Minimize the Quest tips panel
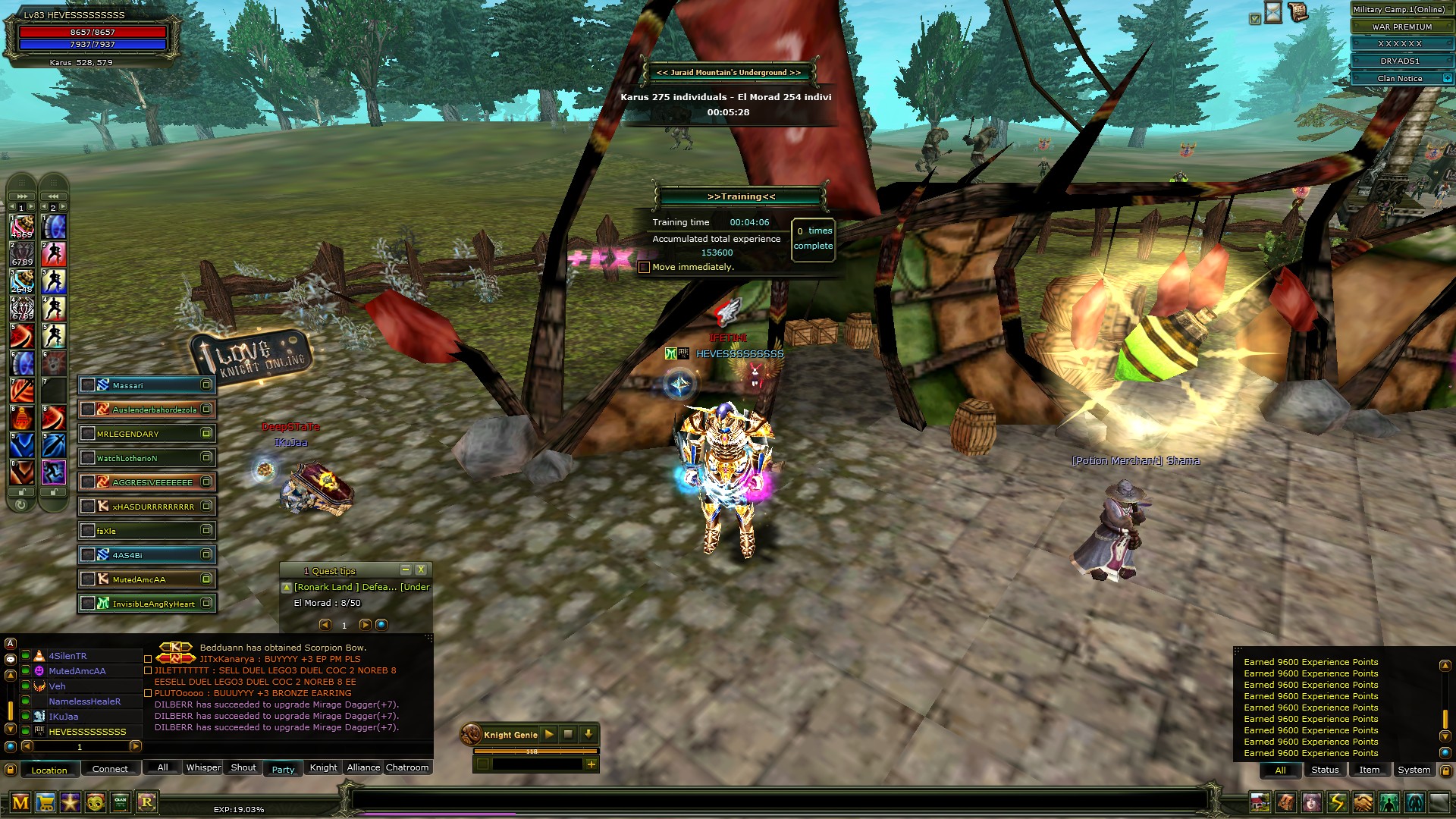The width and height of the screenshot is (1456, 819). 406,570
